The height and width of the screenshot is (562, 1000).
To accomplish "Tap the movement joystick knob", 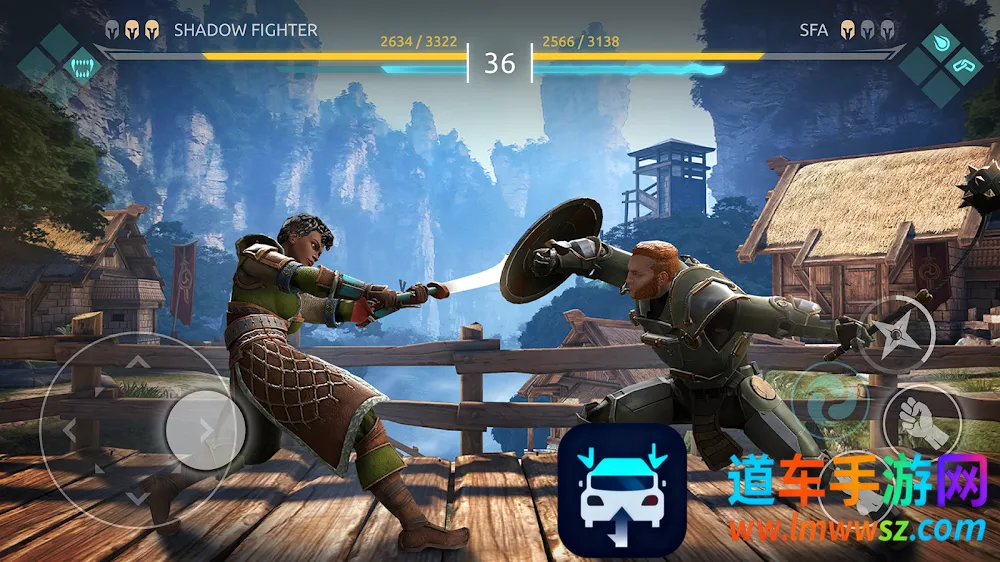I will click(205, 430).
